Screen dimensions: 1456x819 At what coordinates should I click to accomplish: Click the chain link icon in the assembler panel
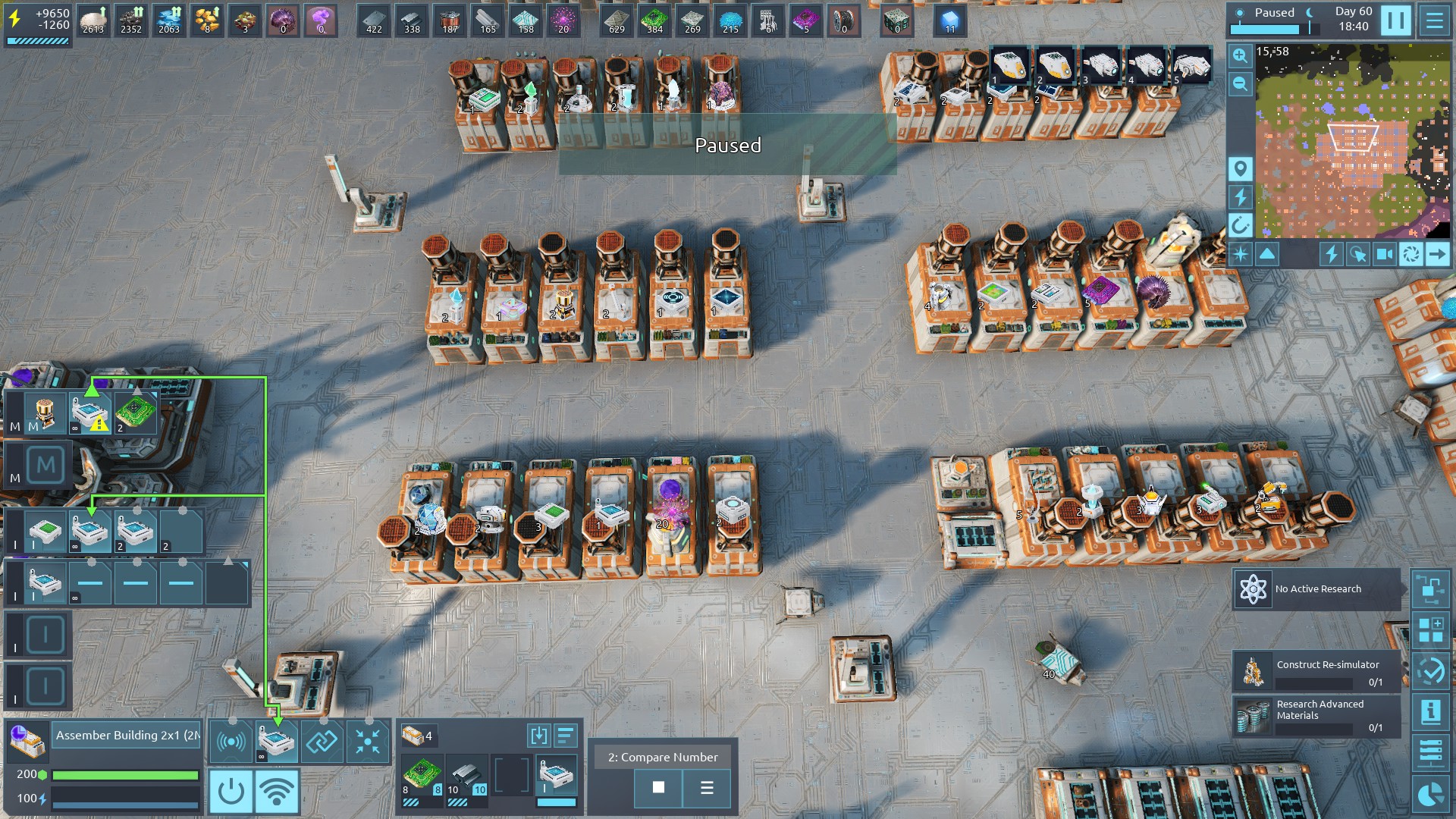[322, 741]
